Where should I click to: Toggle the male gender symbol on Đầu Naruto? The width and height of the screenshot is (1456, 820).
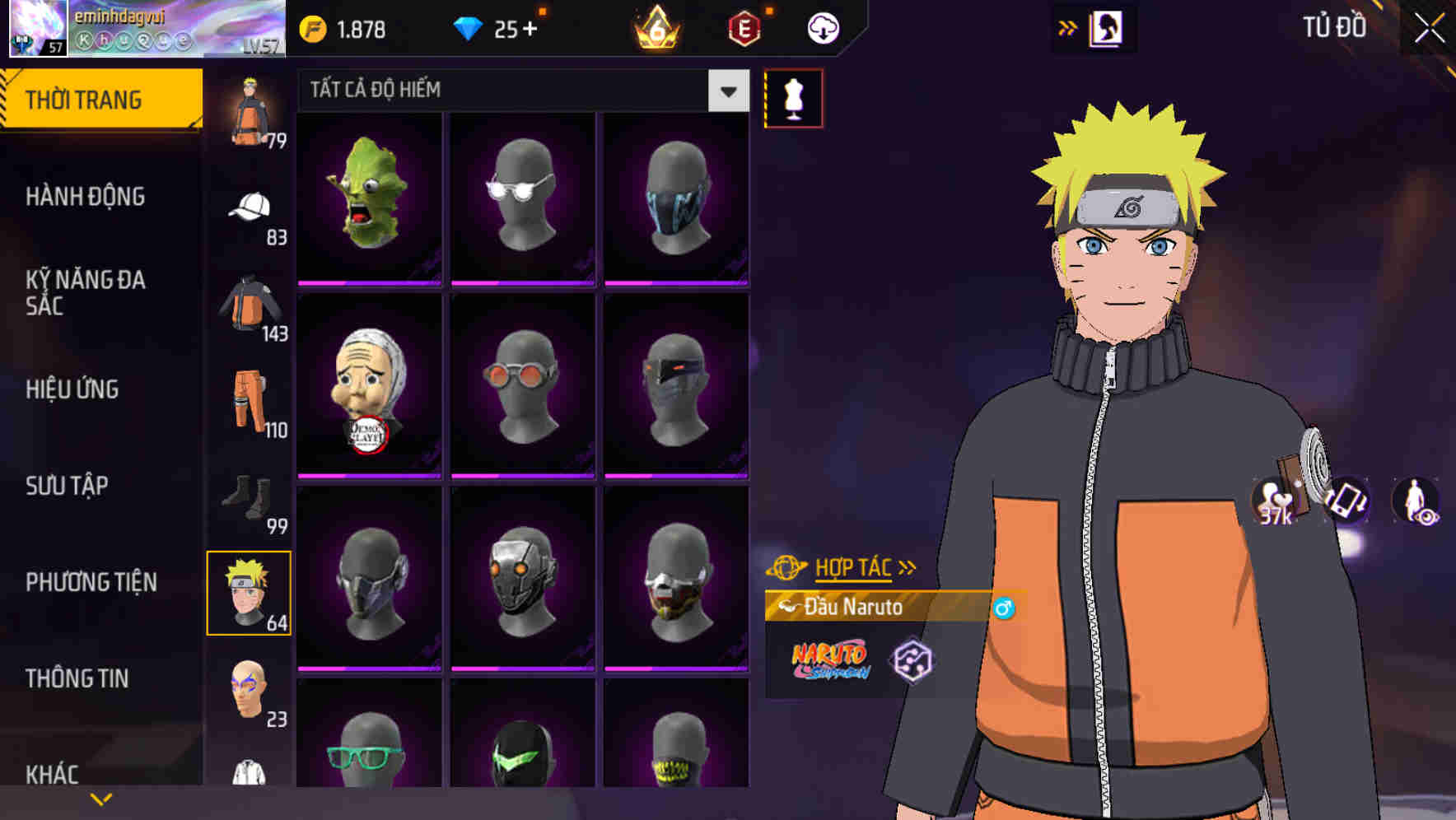[1004, 606]
